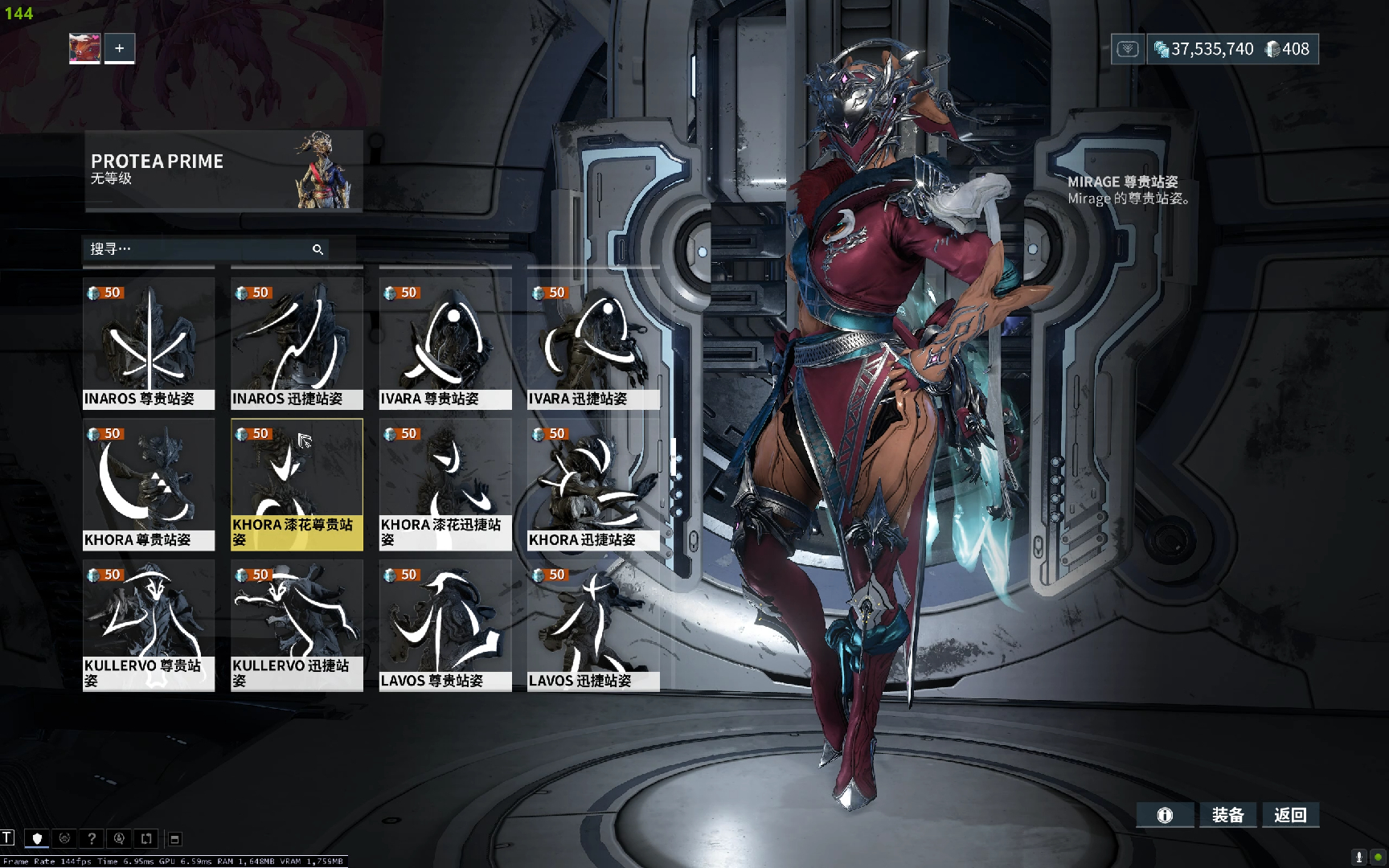Choose the KULLERVO 尊贵站姿 tile
Viewport: 1389px width, 868px height.
149,625
